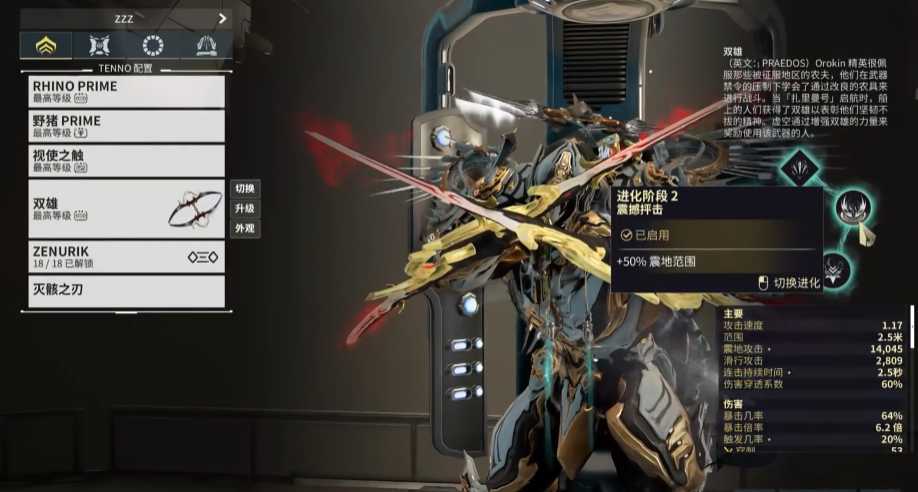Select the highlighted round evolution stage 2 node

[853, 208]
